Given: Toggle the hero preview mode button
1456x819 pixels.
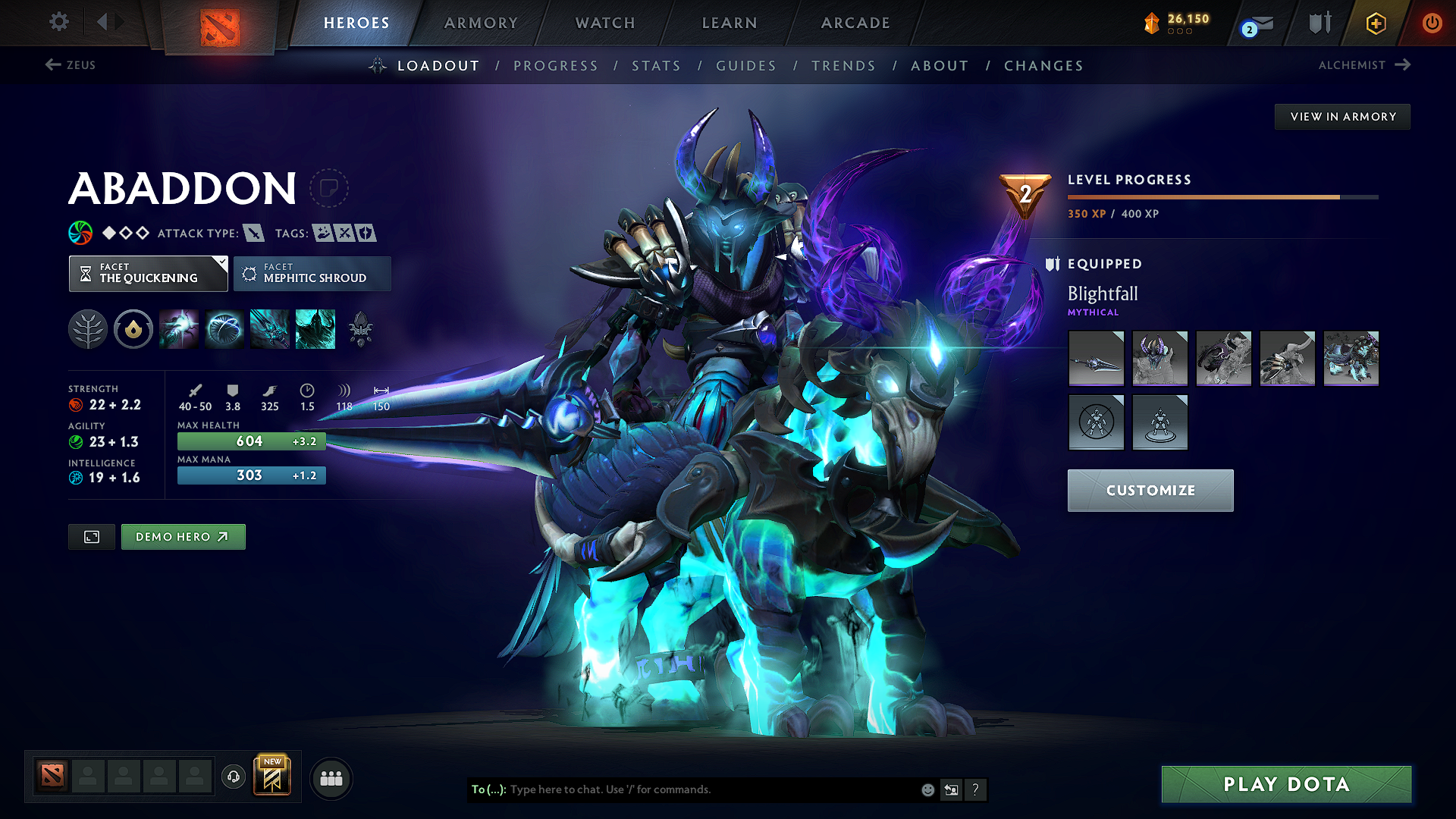Looking at the screenshot, I should 91,537.
